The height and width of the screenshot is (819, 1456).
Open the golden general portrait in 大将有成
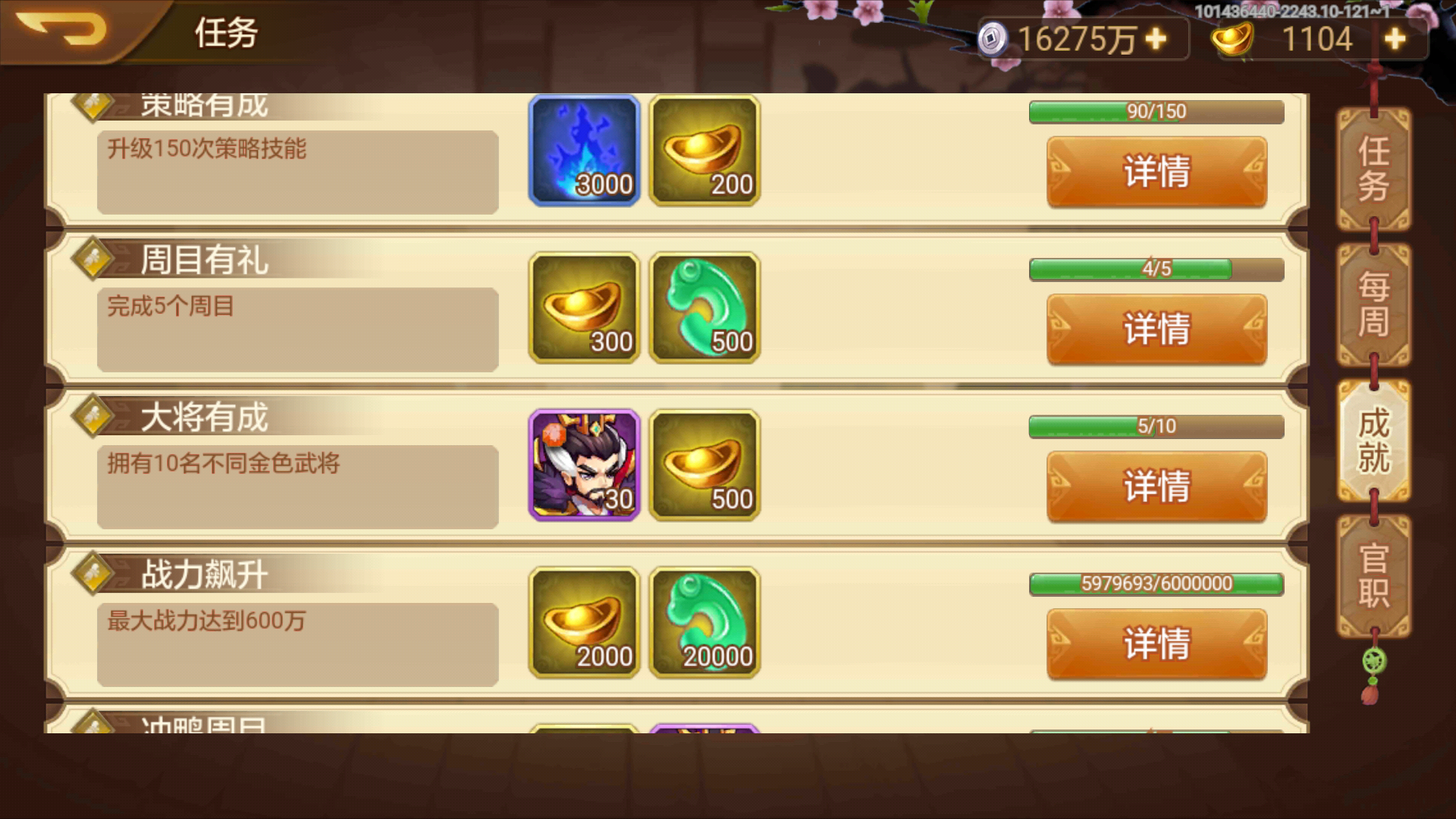click(x=583, y=466)
